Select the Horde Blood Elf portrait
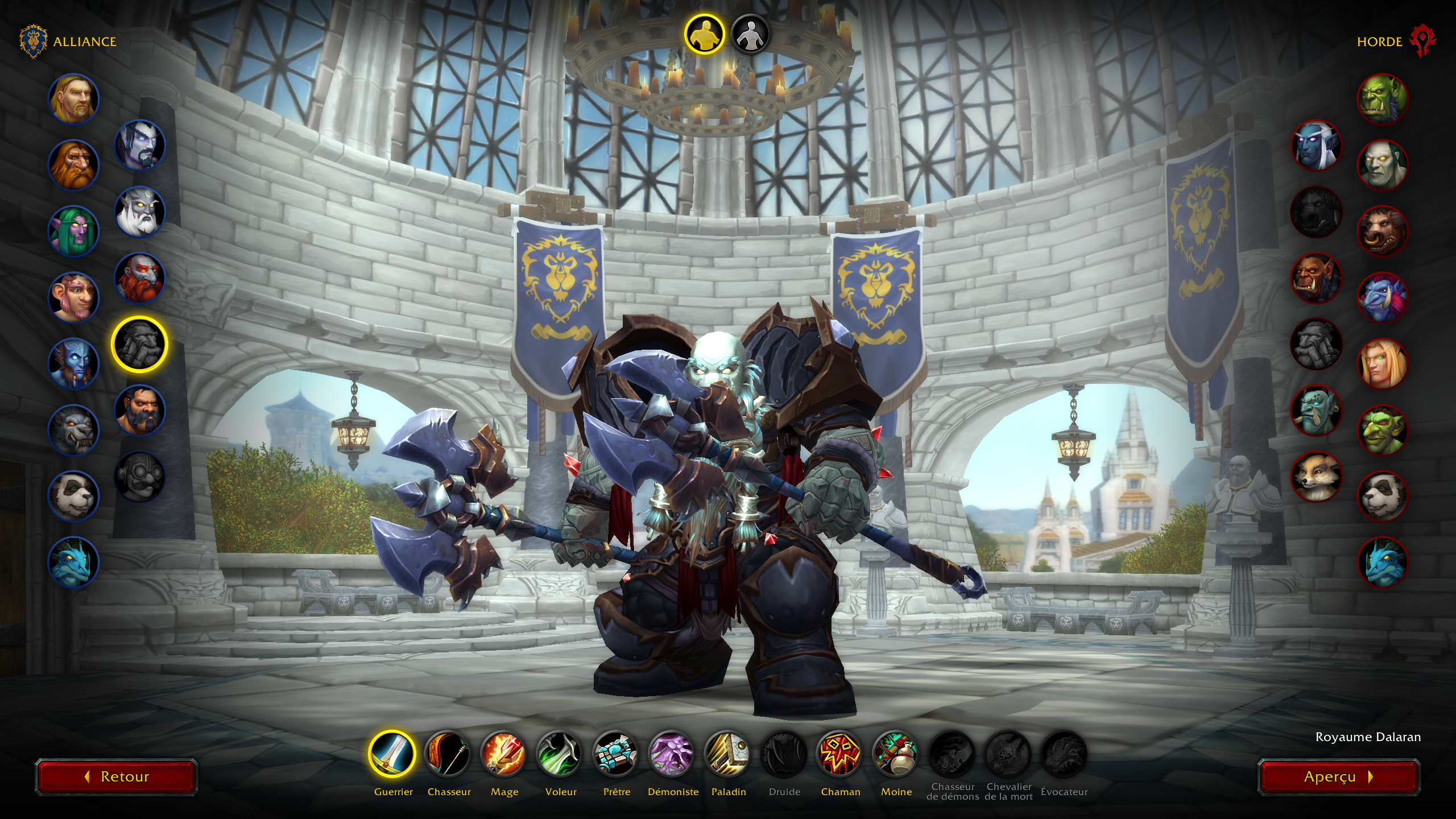Viewport: 1456px width, 819px height. [x=1383, y=363]
